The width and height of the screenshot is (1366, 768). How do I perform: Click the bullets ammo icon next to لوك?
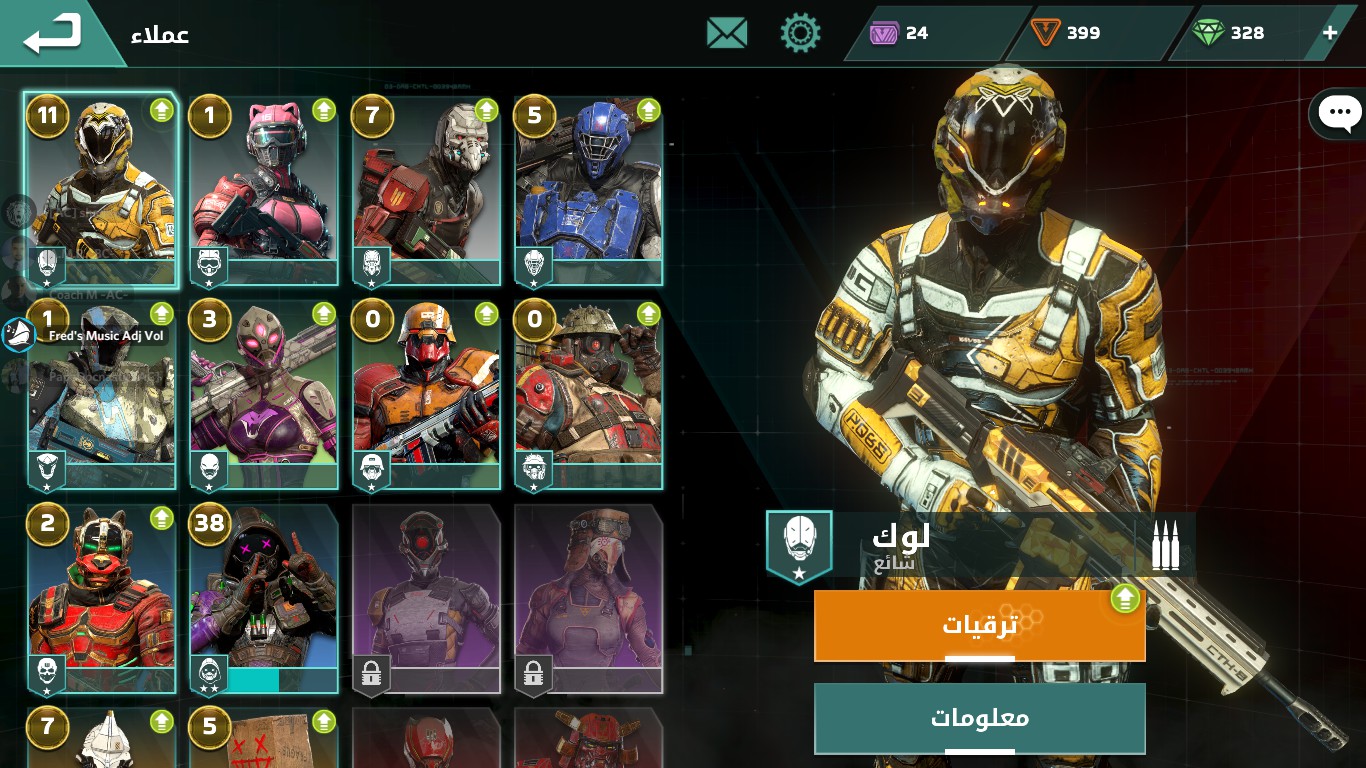click(x=1164, y=543)
